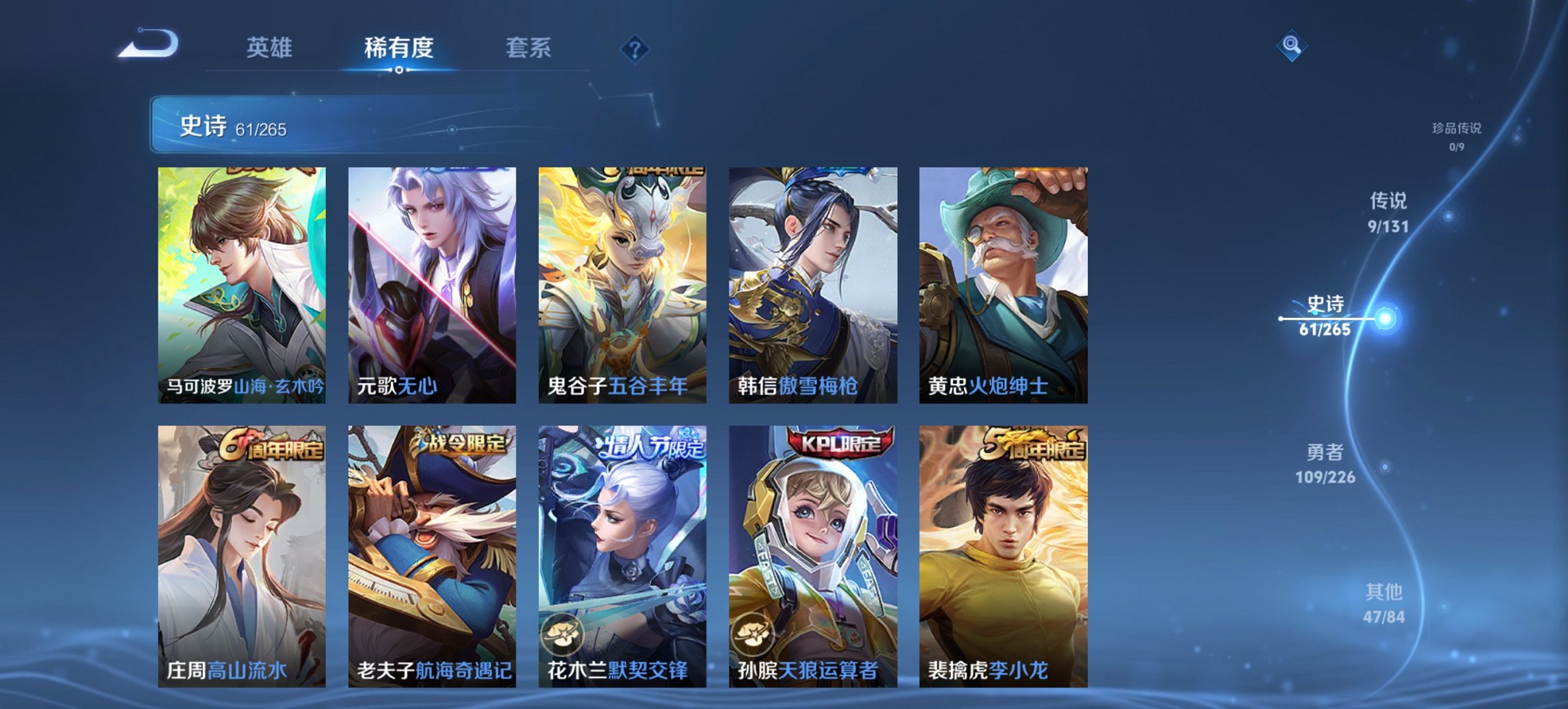Viewport: 1568px width, 709px height.
Task: Click the 战令限定 badge on 老夫子 skin
Action: (462, 444)
